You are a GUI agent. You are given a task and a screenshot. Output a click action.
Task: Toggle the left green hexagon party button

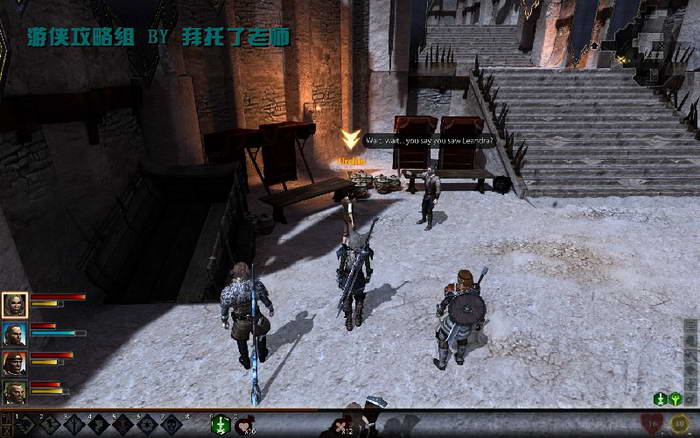[x=660, y=399]
